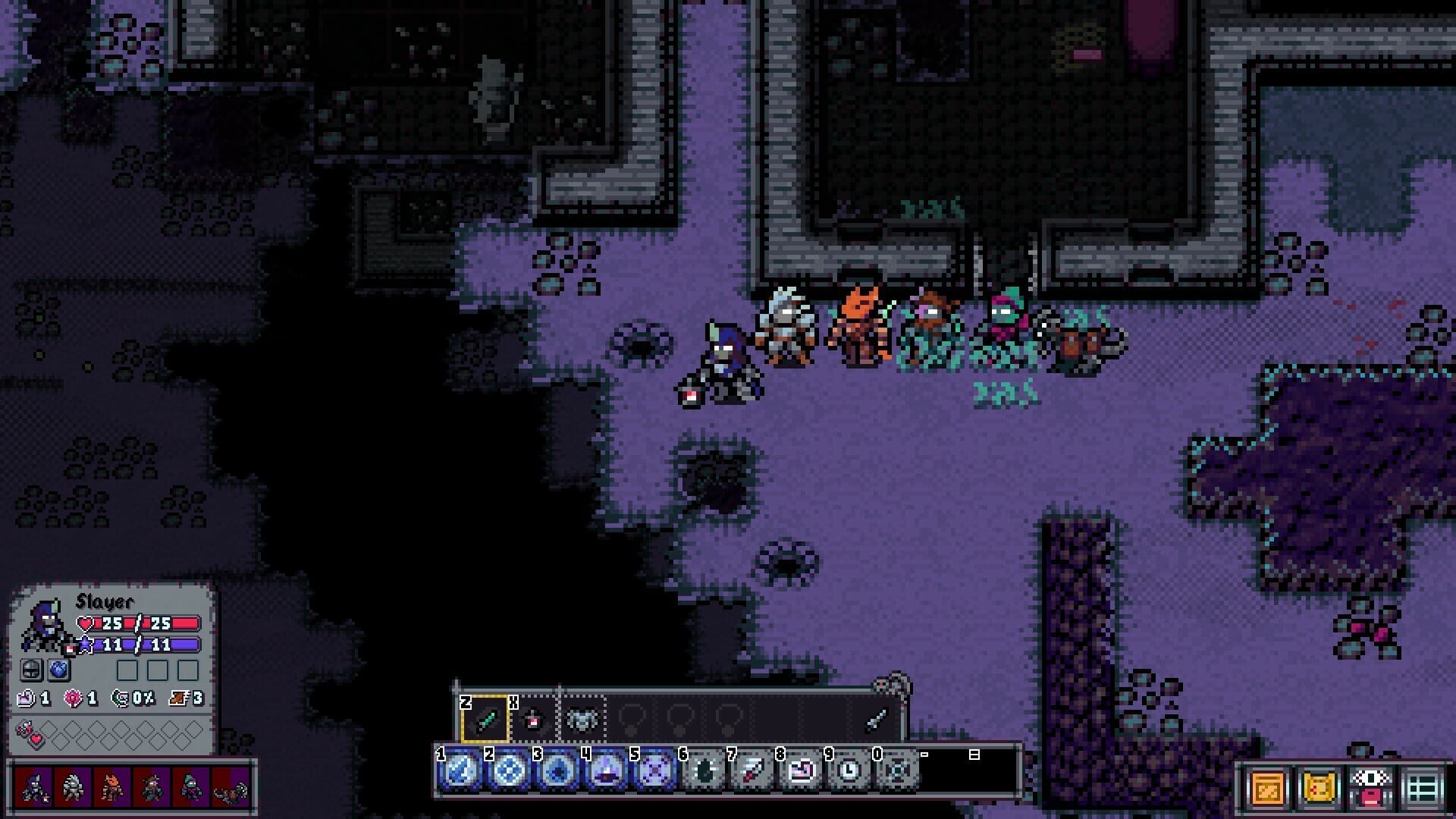The image size is (1456, 819).
Task: Expand the first empty equipment square
Action: pyautogui.click(x=127, y=670)
